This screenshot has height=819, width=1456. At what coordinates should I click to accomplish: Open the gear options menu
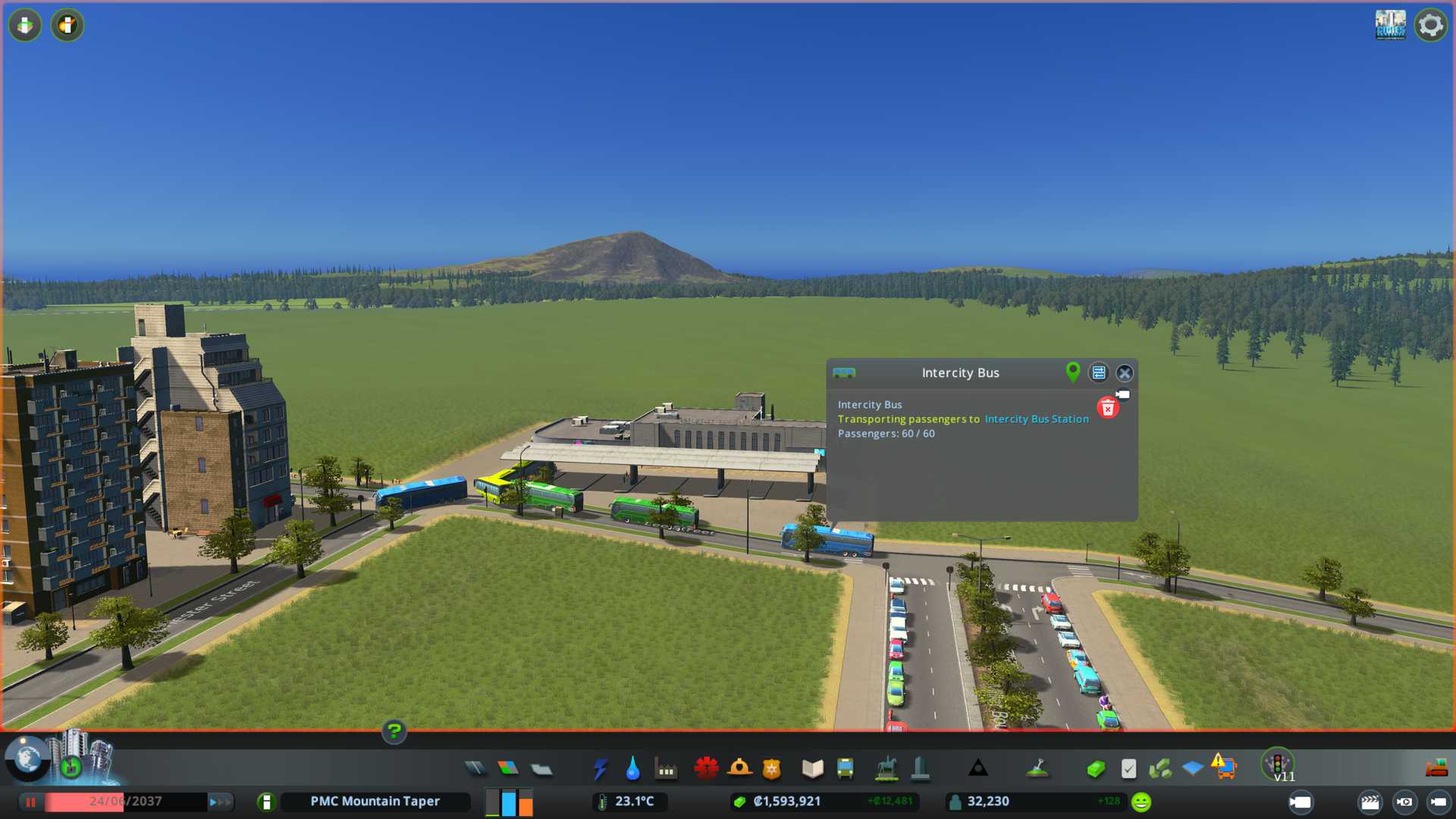[1430, 26]
